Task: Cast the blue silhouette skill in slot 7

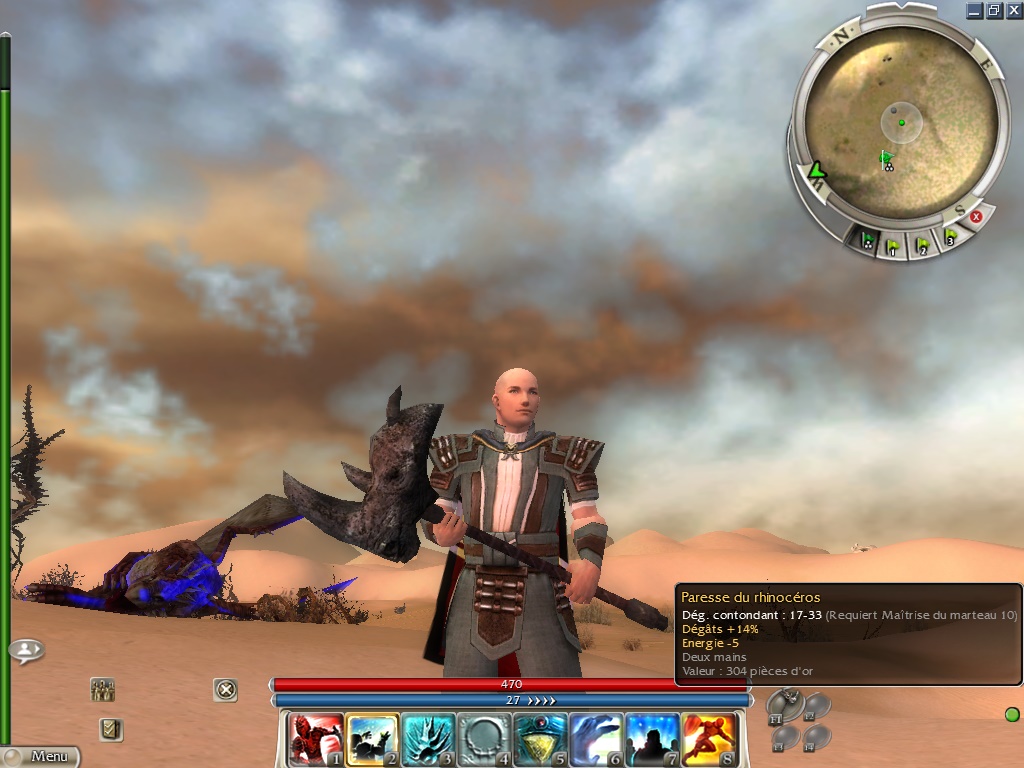Action: point(653,740)
